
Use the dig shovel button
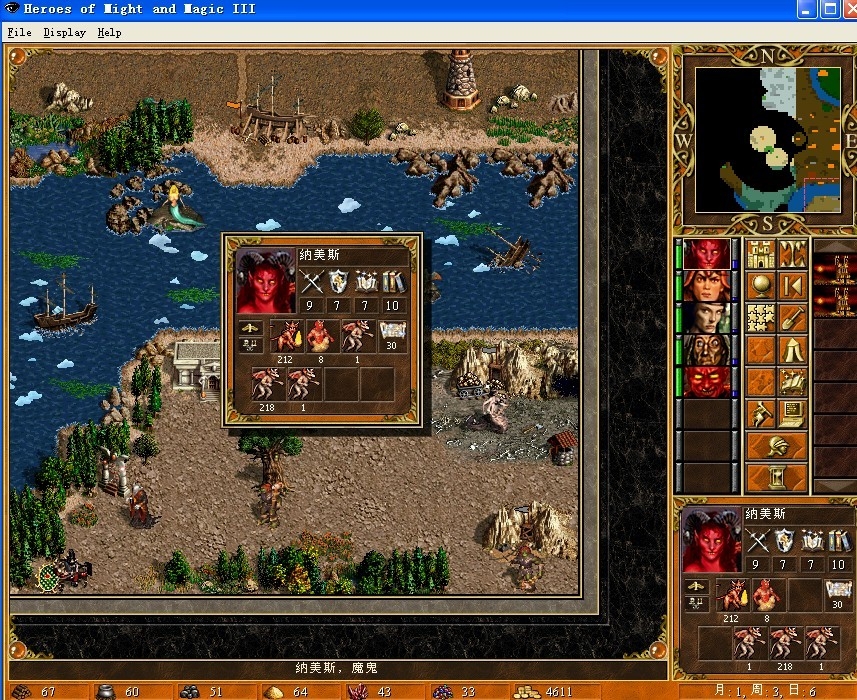coord(794,318)
